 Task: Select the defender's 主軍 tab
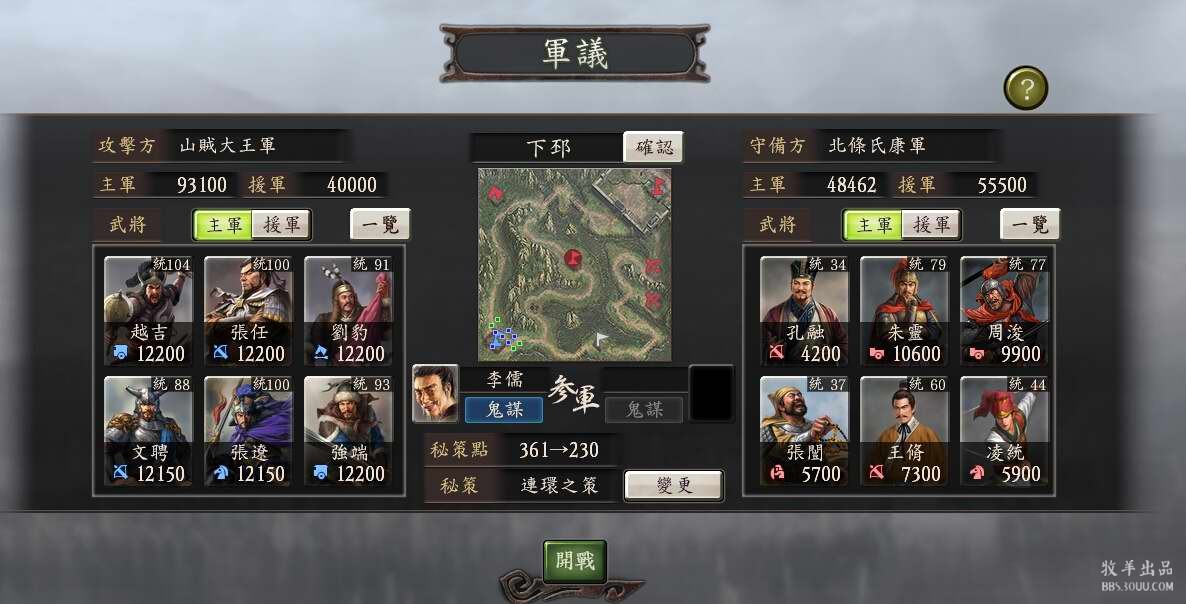(x=874, y=225)
